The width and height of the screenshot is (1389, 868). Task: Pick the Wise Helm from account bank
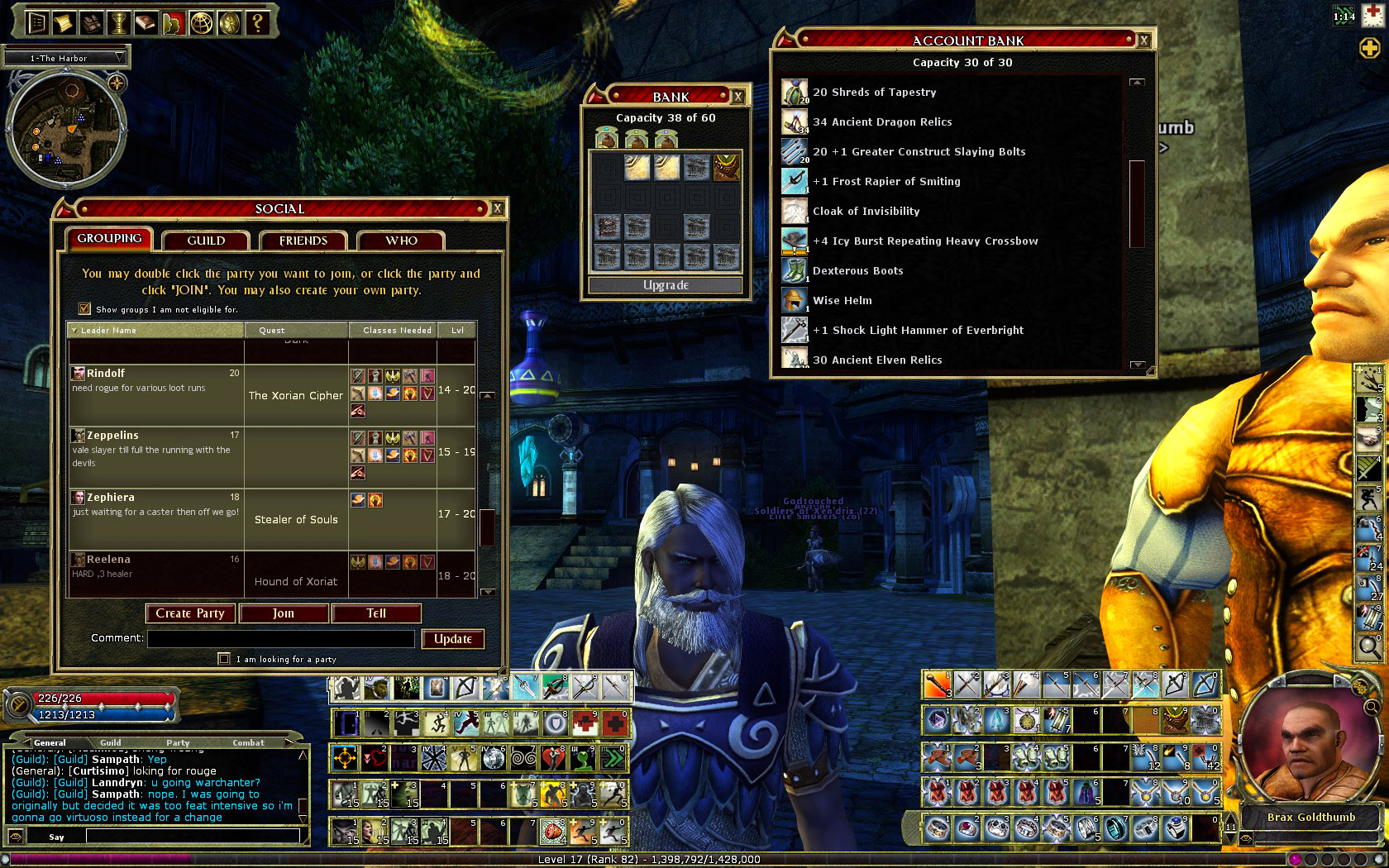842,300
